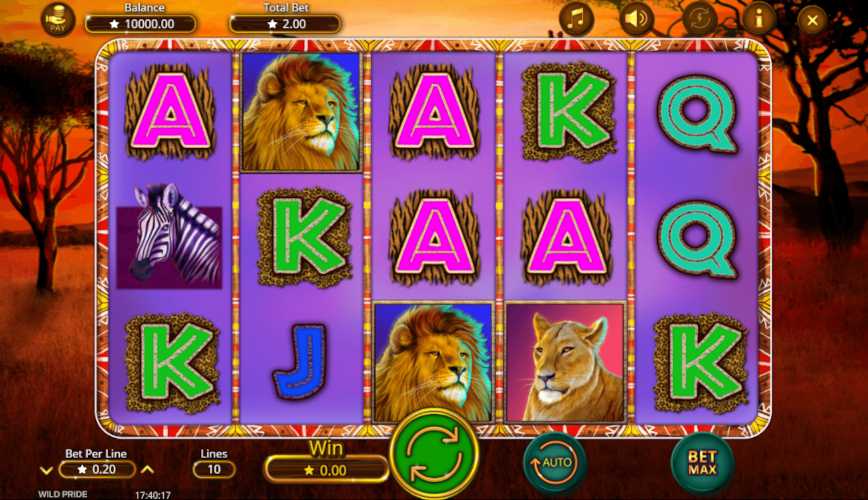This screenshot has width=868, height=500.
Task: Decrease the Bet Per Line value
Action: 47,469
